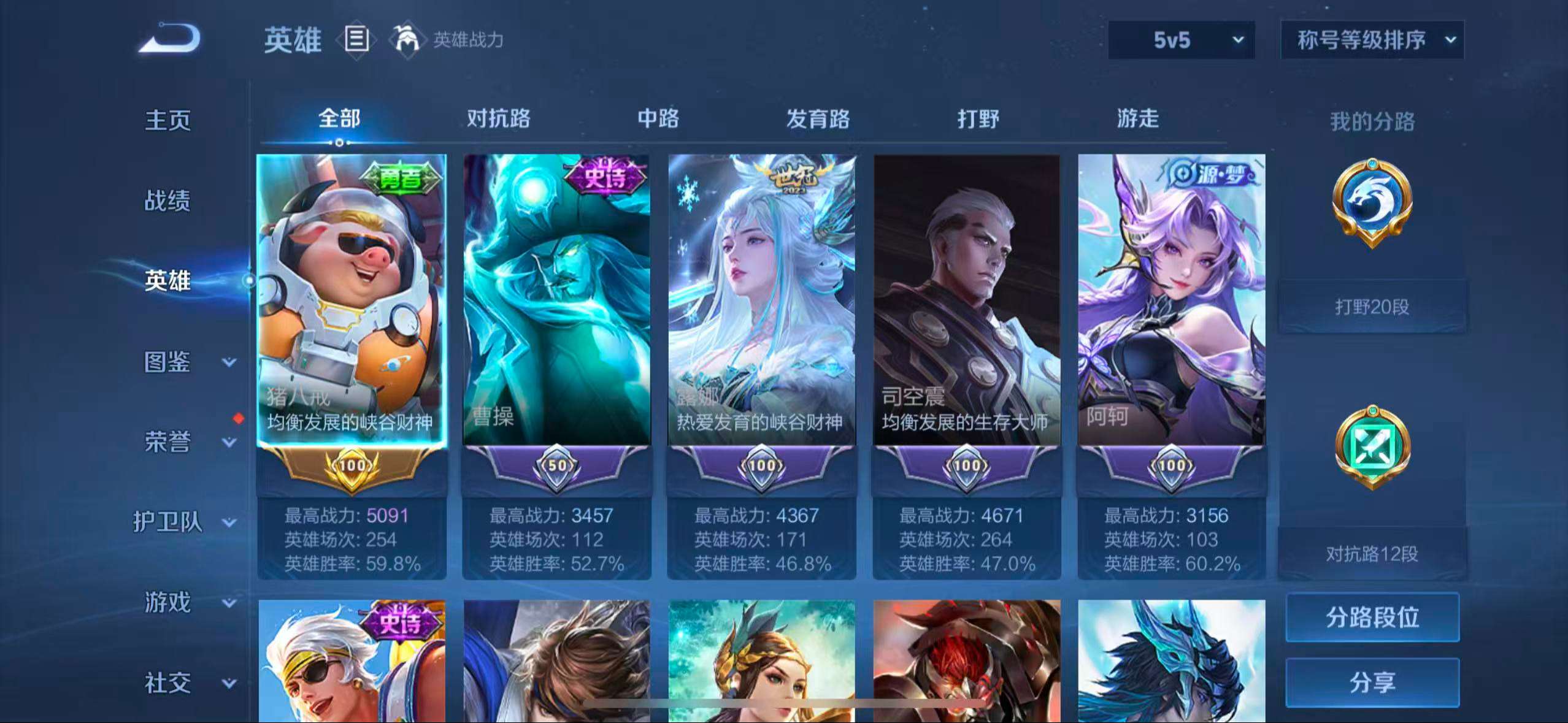Viewport: 1568px width, 723px height.
Task: Open the 司空震 hero card
Action: 967,300
